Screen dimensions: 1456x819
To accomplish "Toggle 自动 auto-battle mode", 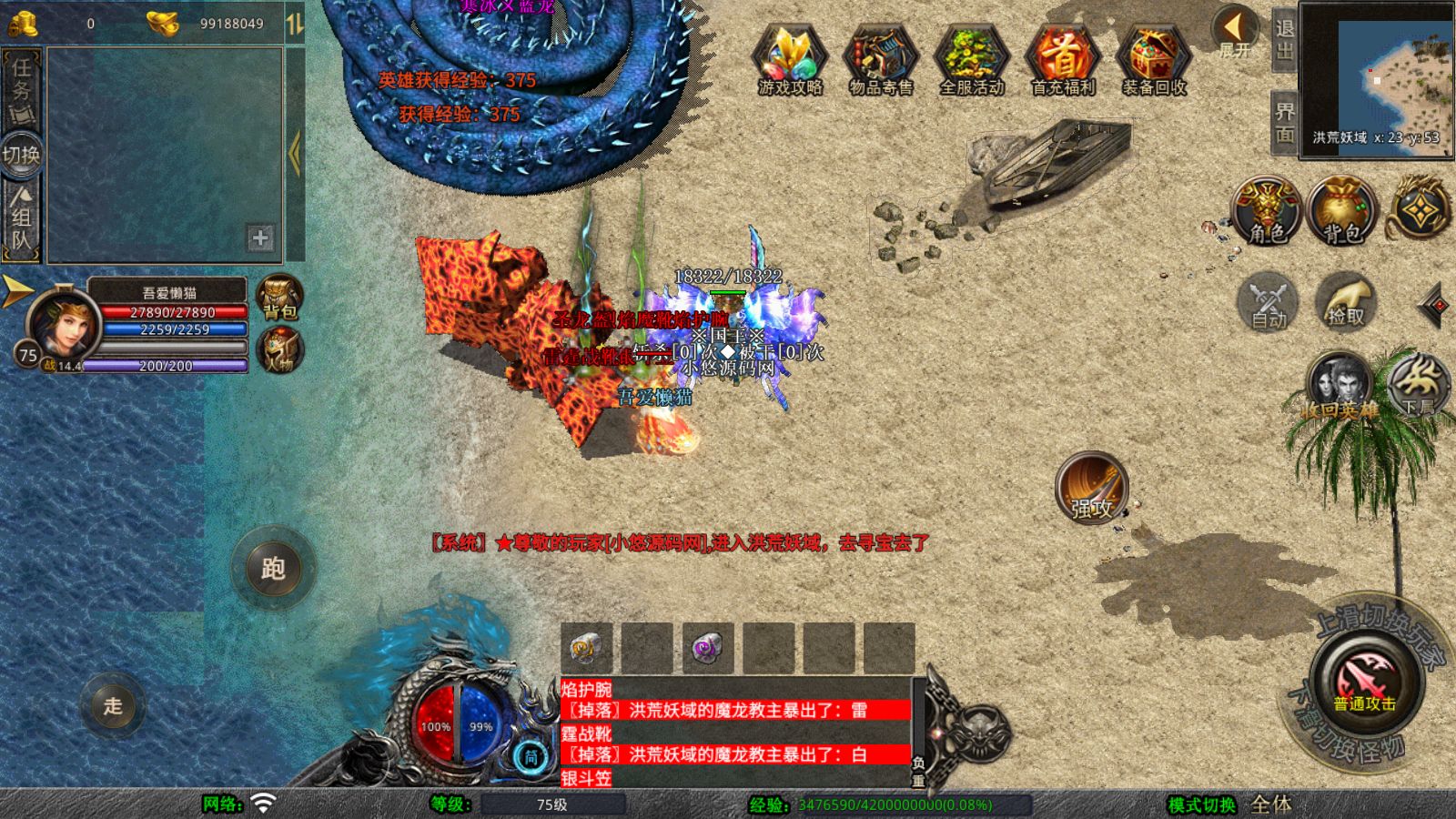I will click(1268, 301).
